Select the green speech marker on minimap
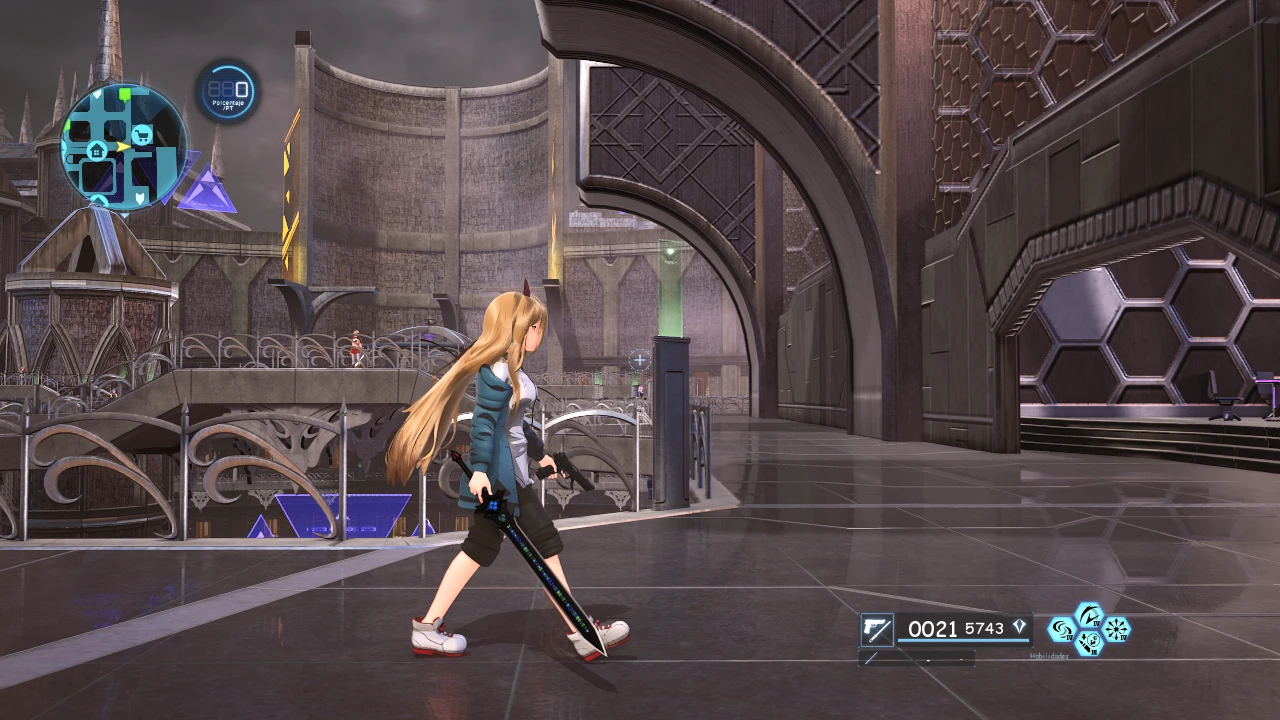 pos(125,95)
